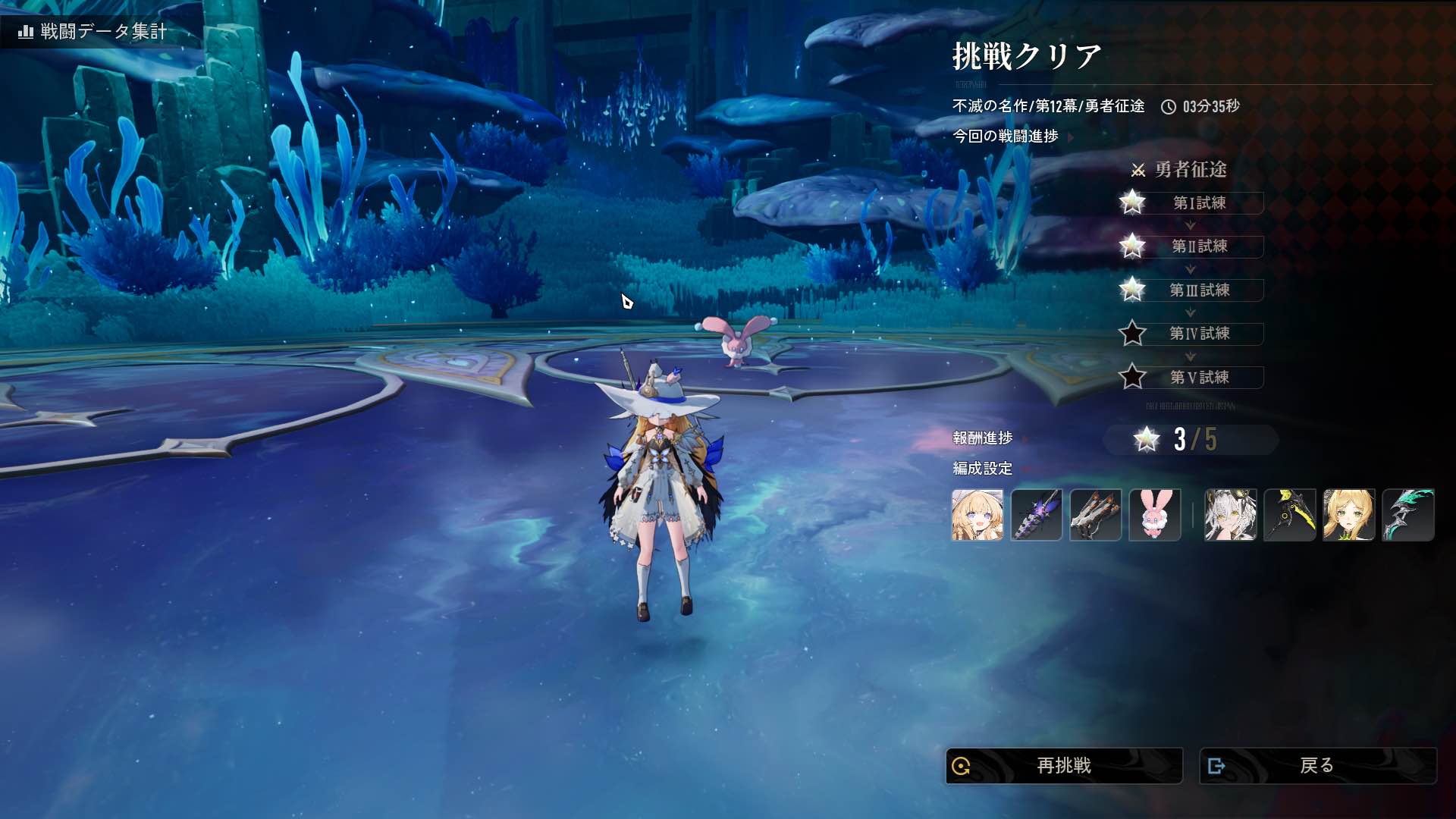Expand the 今回の戦闘進捗 arrow
The height and width of the screenshot is (819, 1456).
(x=1071, y=137)
